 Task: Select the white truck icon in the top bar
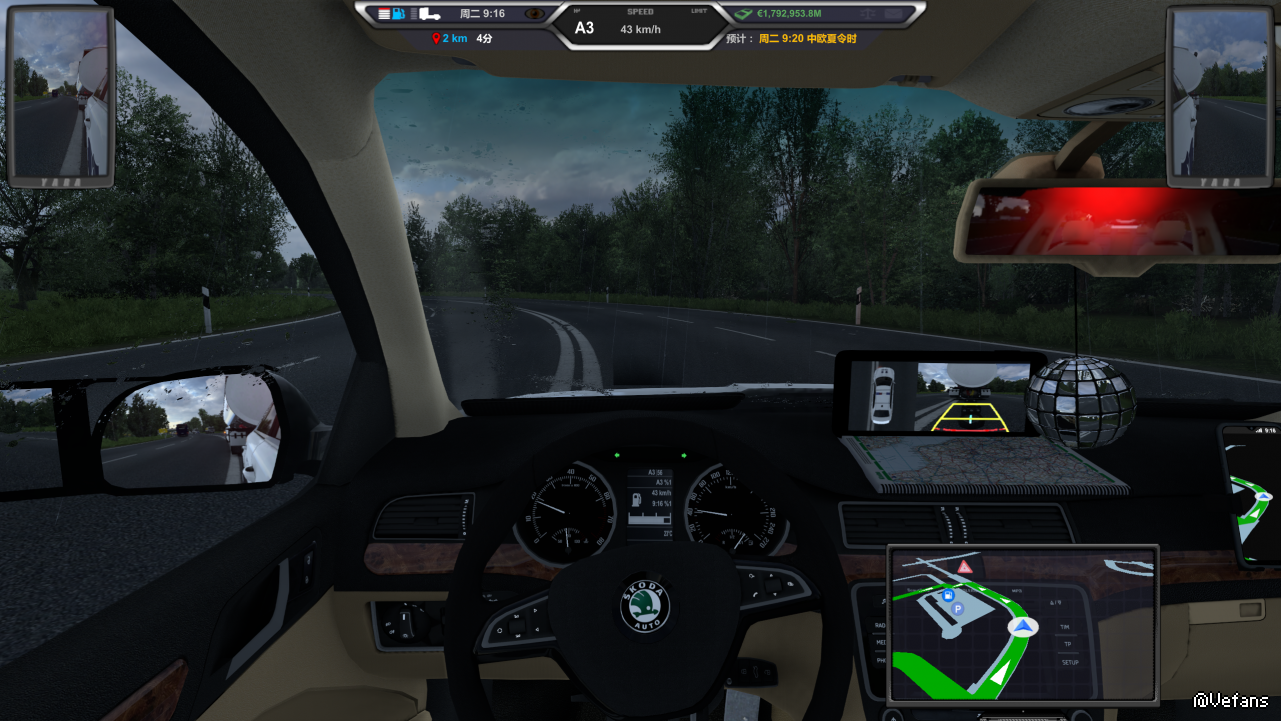[429, 14]
